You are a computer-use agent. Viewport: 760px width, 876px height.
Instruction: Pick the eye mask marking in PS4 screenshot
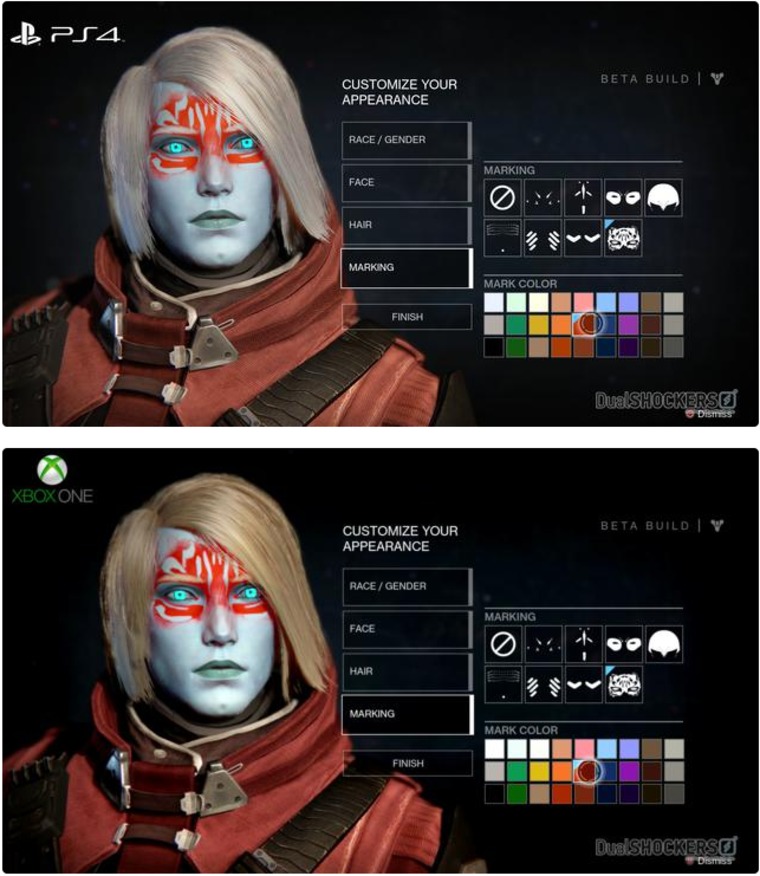click(624, 198)
